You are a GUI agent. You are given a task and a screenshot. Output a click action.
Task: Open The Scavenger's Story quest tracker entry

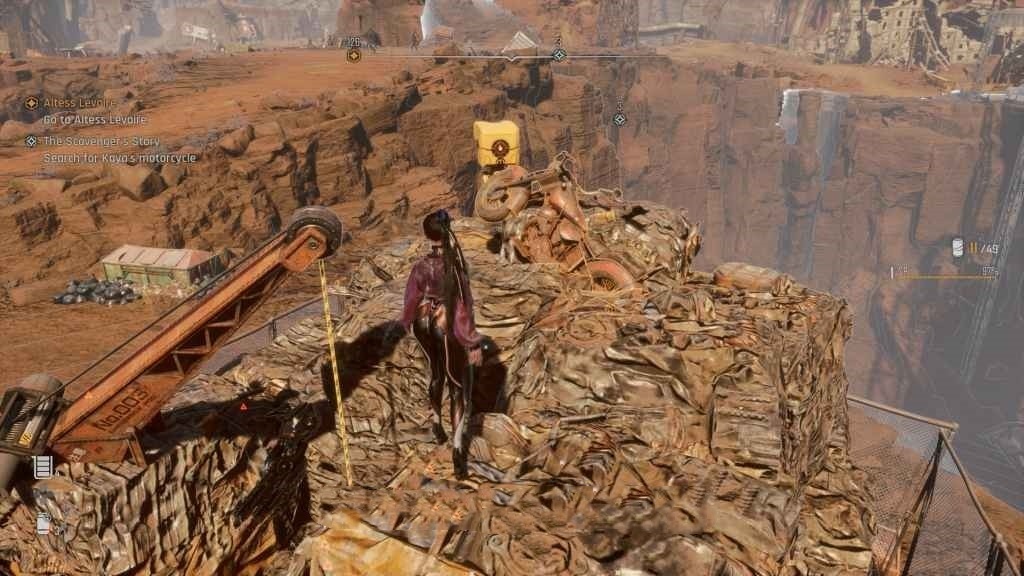click(103, 141)
